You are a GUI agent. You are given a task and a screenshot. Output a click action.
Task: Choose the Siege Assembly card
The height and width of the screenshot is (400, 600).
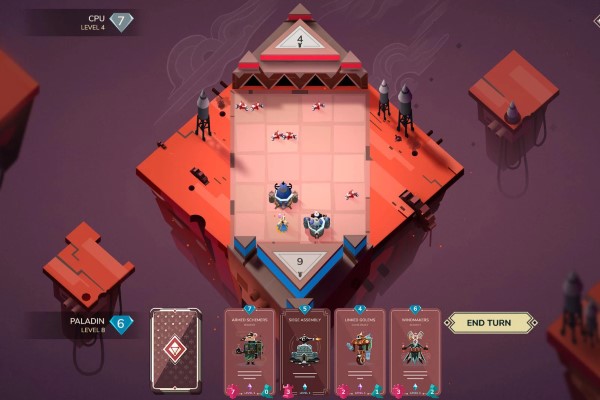point(305,350)
